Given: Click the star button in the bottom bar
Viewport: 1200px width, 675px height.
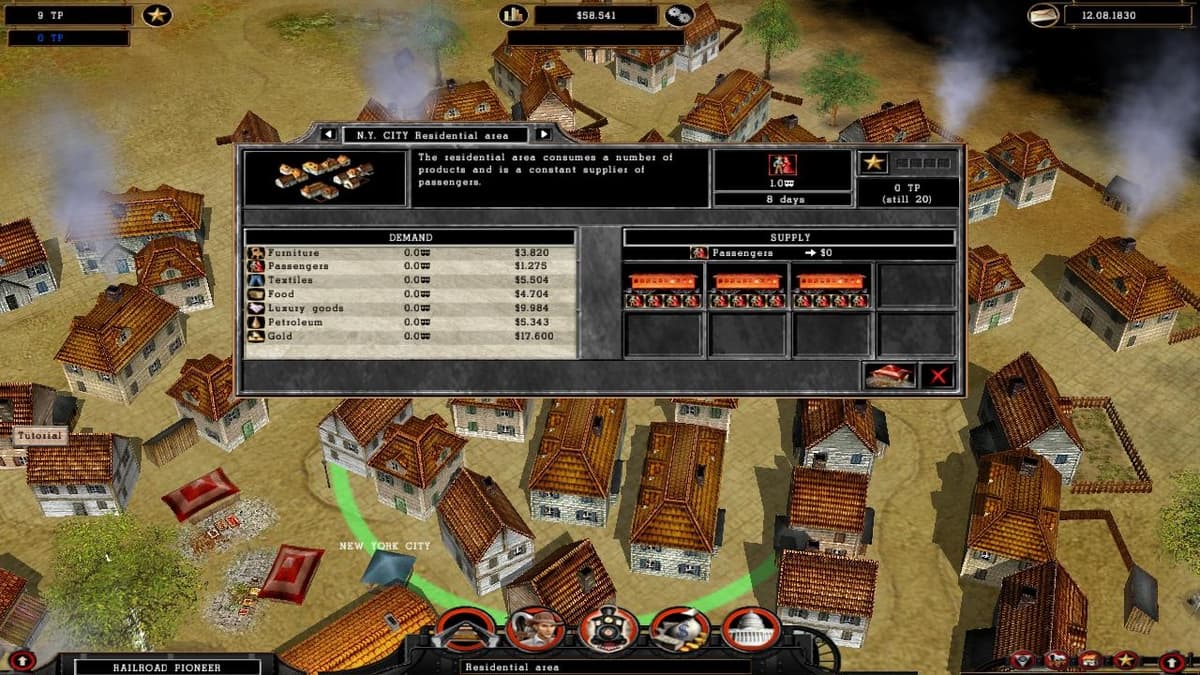Looking at the screenshot, I should coord(1125,660).
